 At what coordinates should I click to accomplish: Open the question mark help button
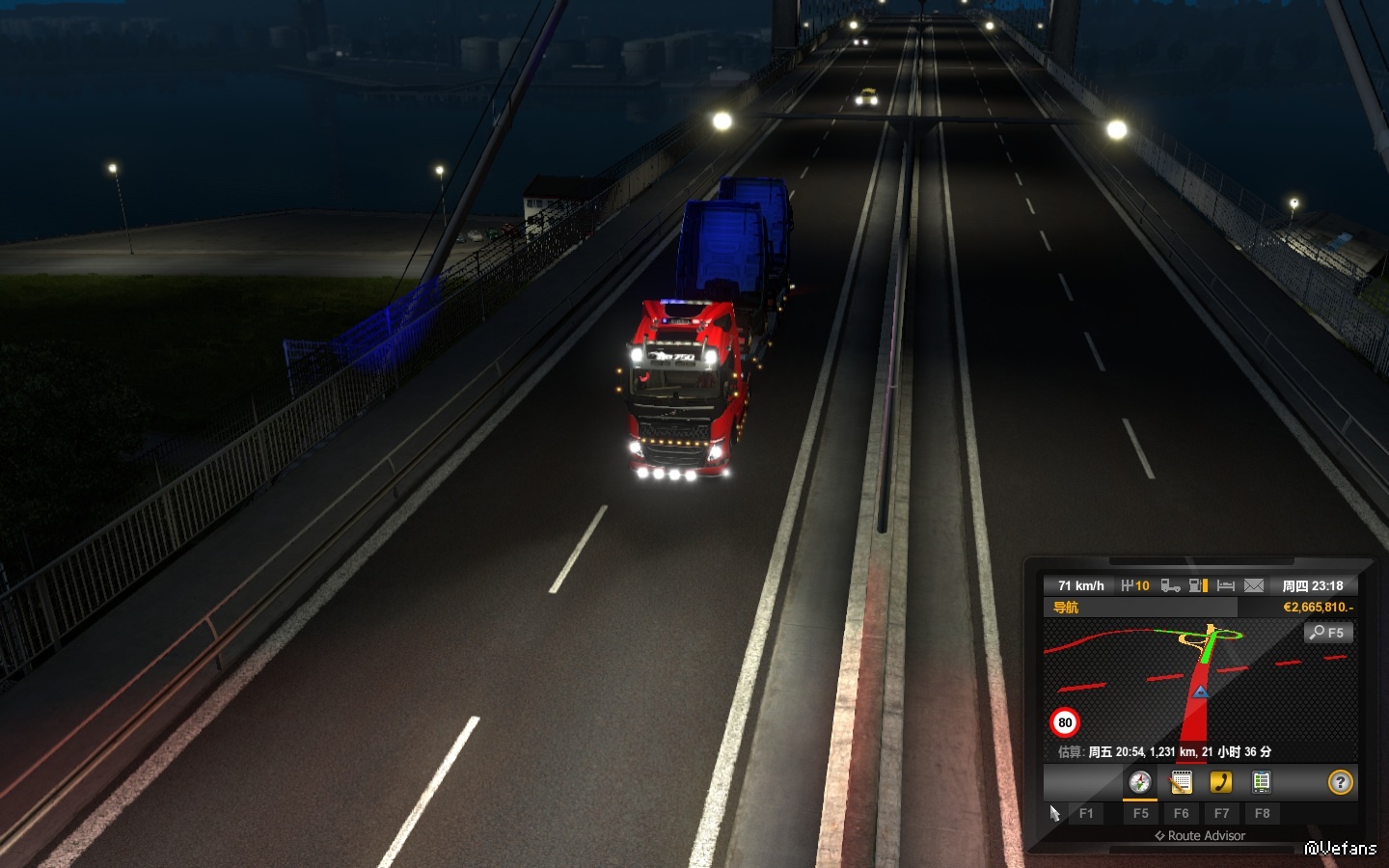pyautogui.click(x=1340, y=782)
